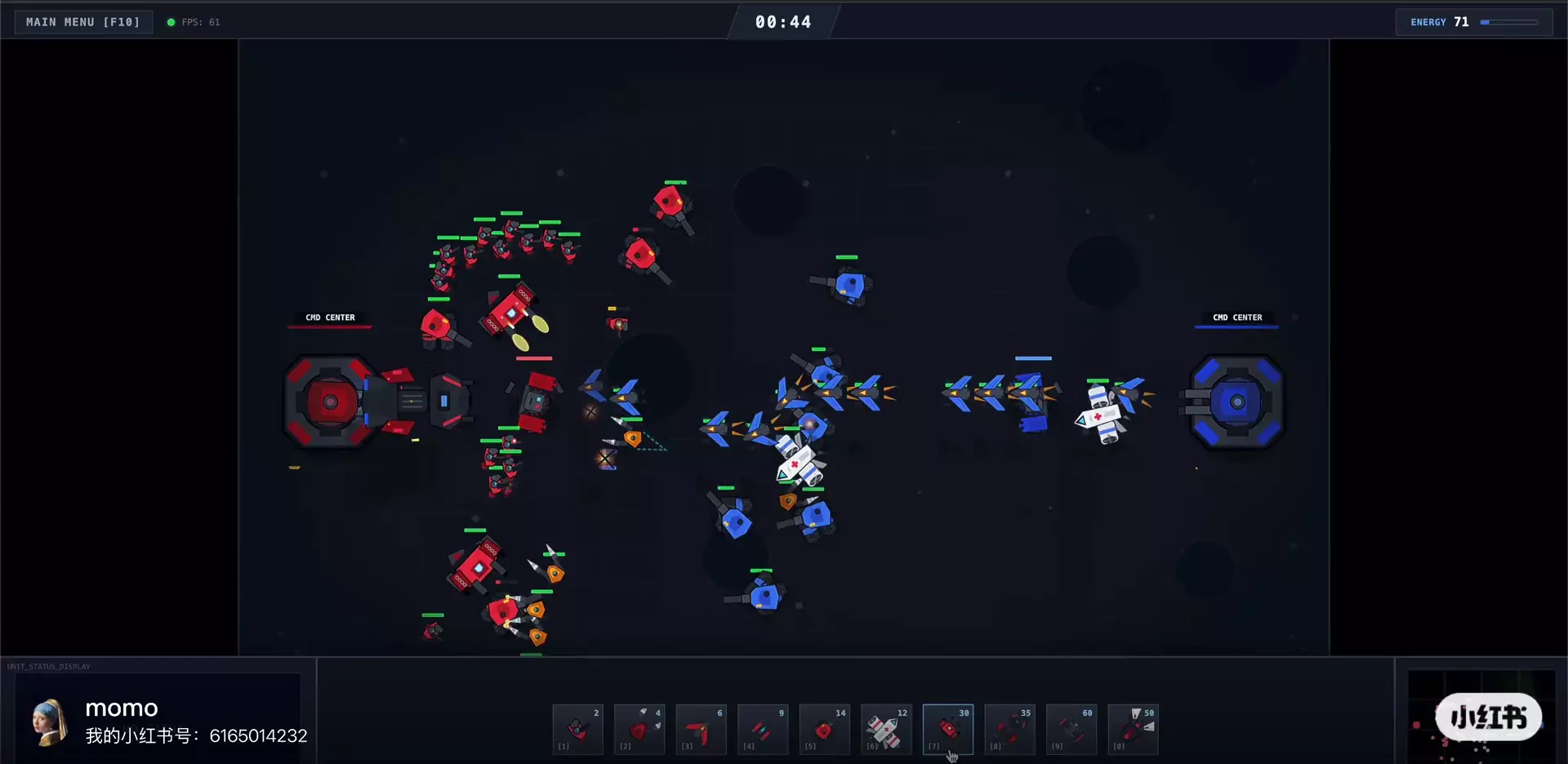Click the momo profile avatar overlay
This screenshot has height=764, width=1568.
[49, 722]
